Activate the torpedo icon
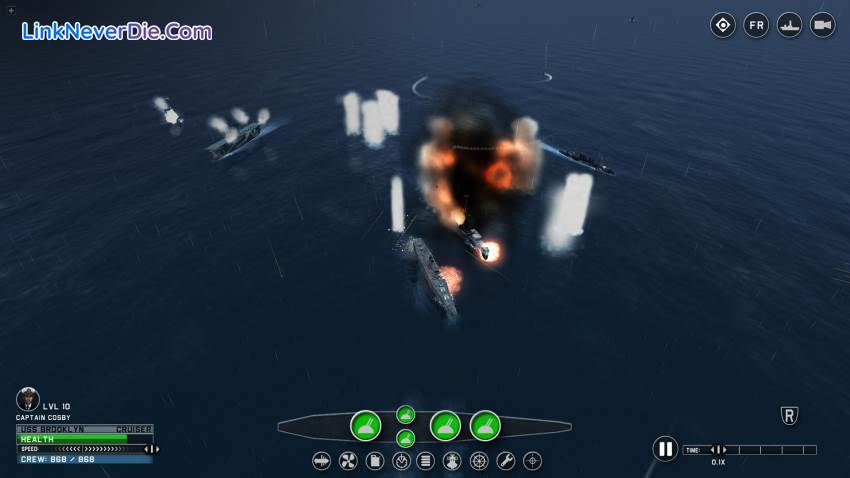The width and height of the screenshot is (850, 478). point(322,461)
